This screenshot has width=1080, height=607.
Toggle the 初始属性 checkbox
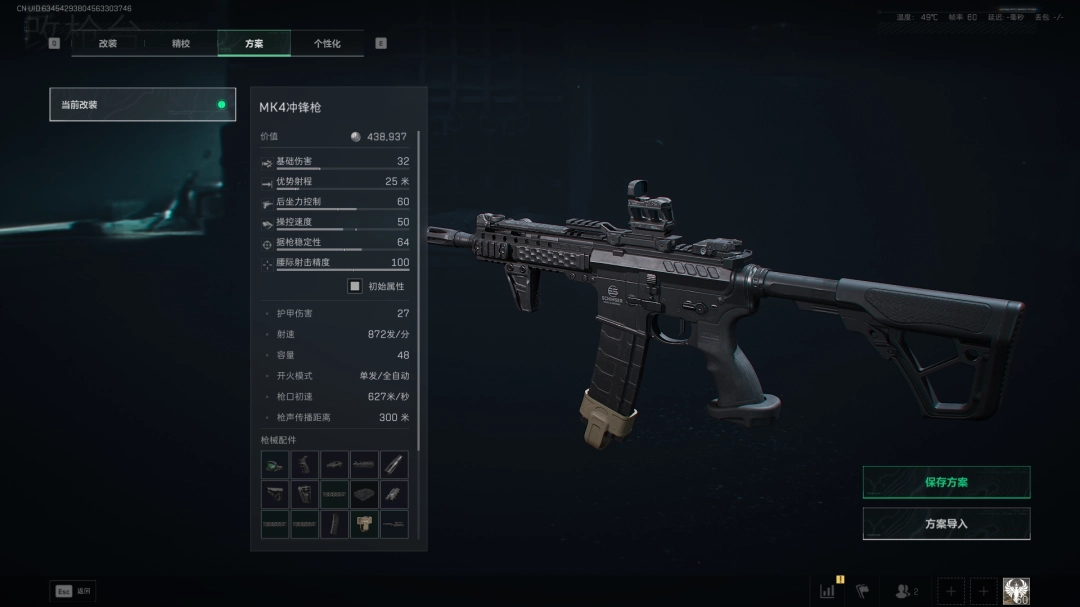coord(354,286)
